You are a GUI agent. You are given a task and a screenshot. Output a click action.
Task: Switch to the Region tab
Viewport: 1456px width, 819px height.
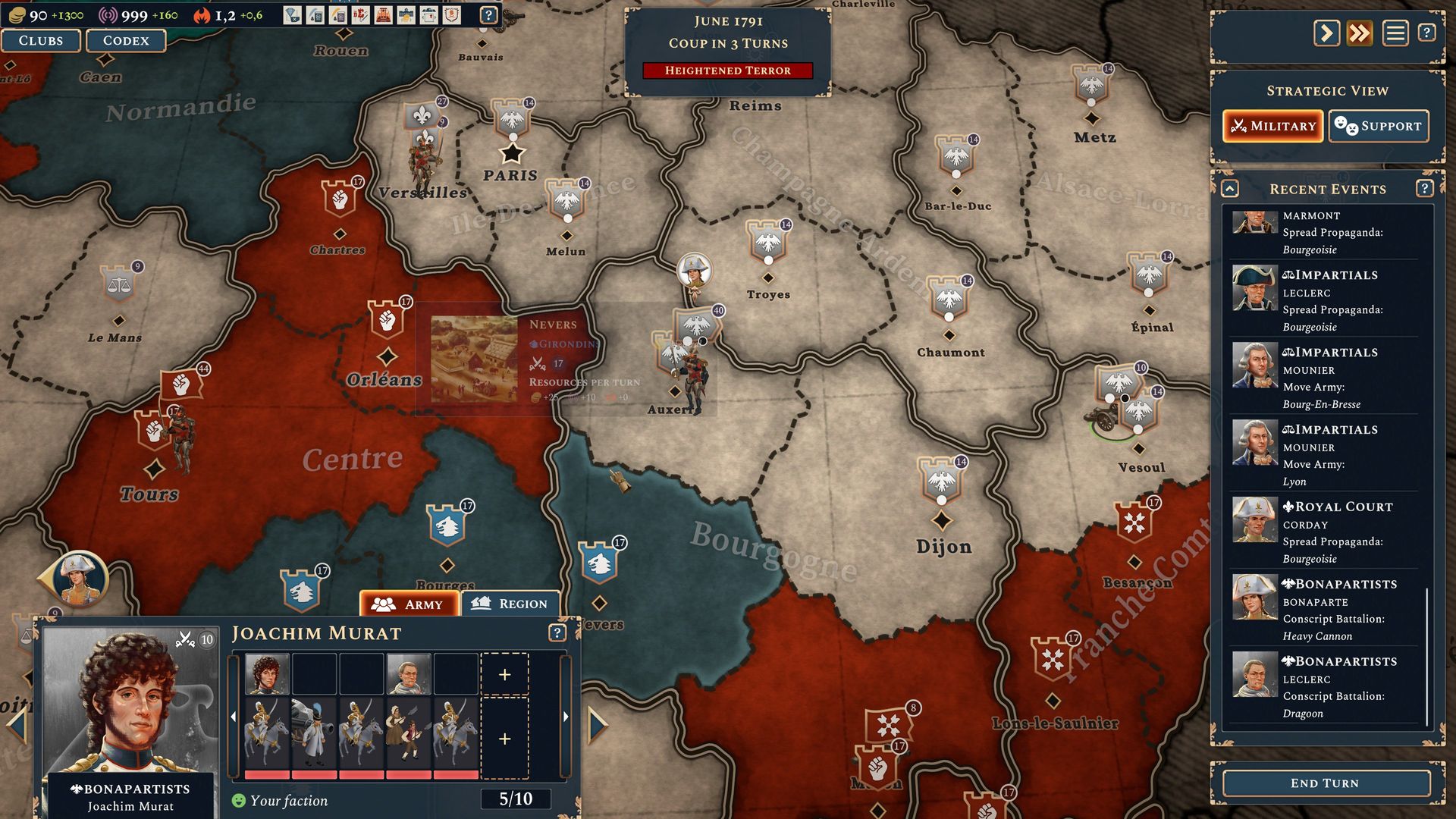[x=510, y=604]
